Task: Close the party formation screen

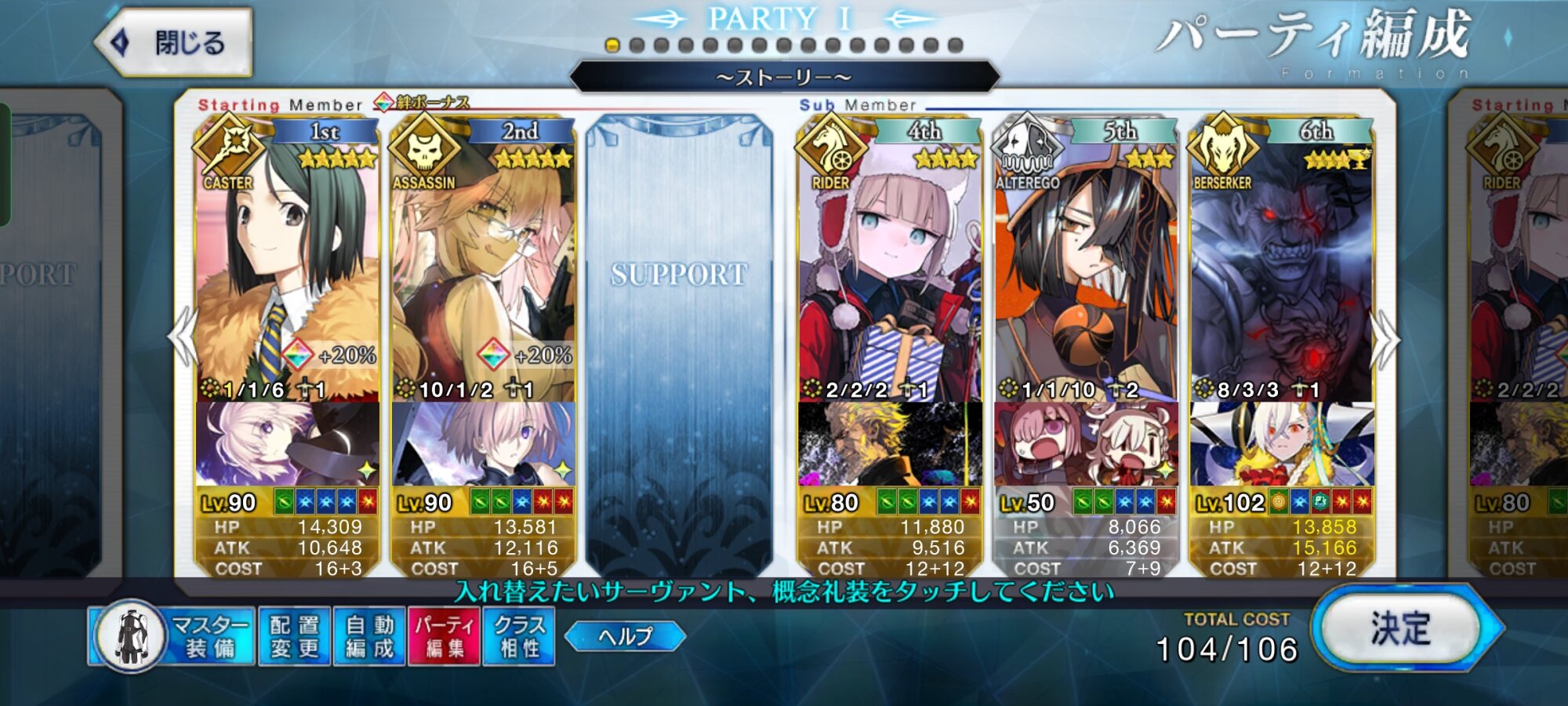Action: coord(174,42)
